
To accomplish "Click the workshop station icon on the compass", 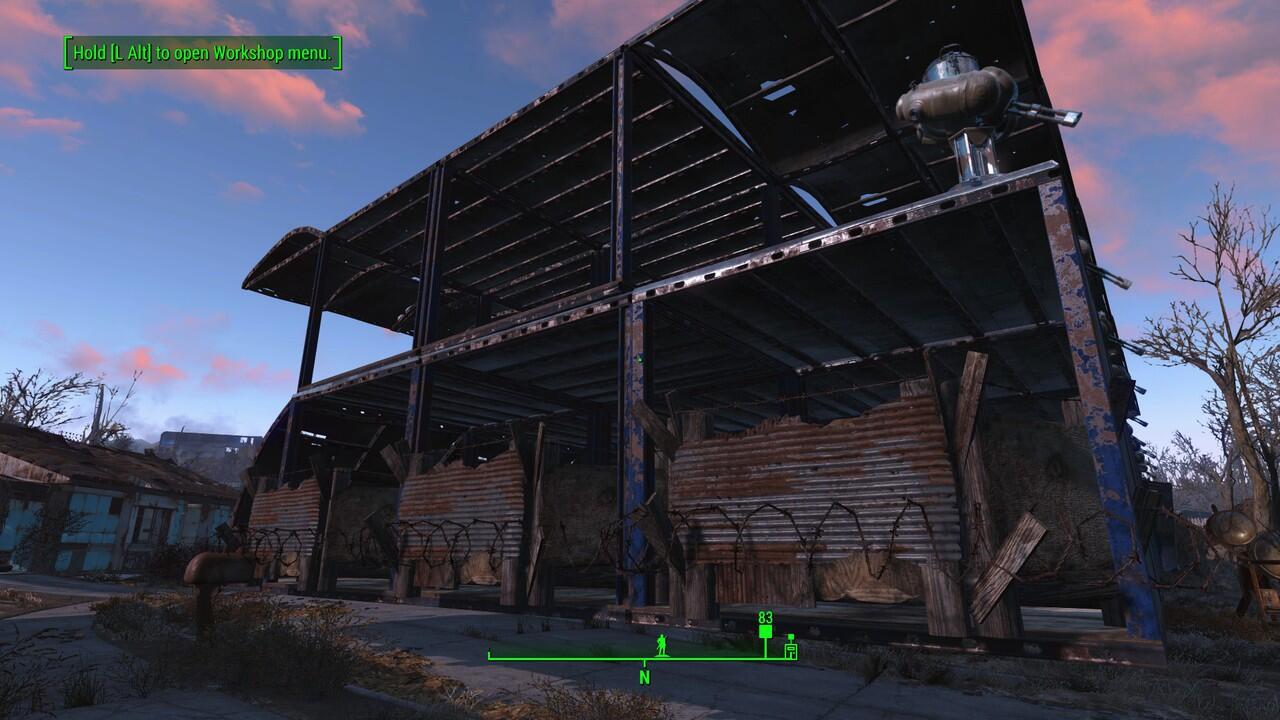I will [792, 650].
